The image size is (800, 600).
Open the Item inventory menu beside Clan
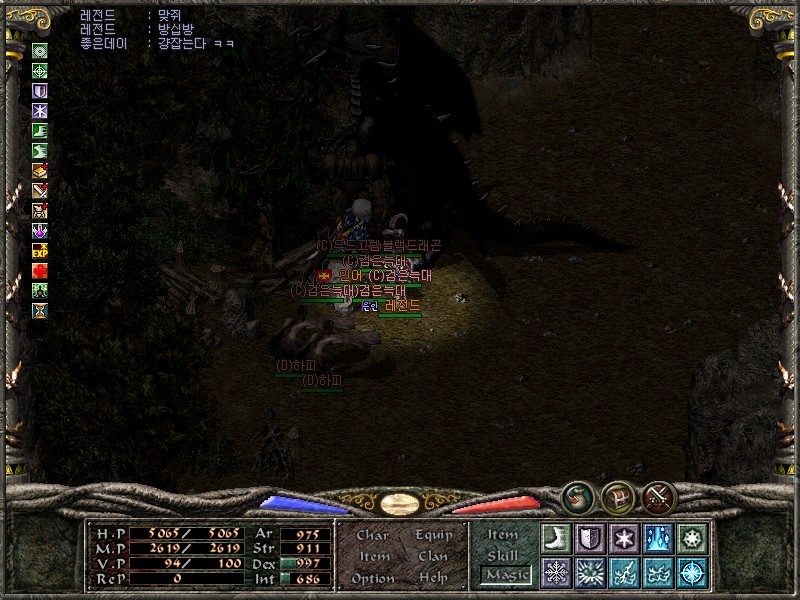point(372,556)
